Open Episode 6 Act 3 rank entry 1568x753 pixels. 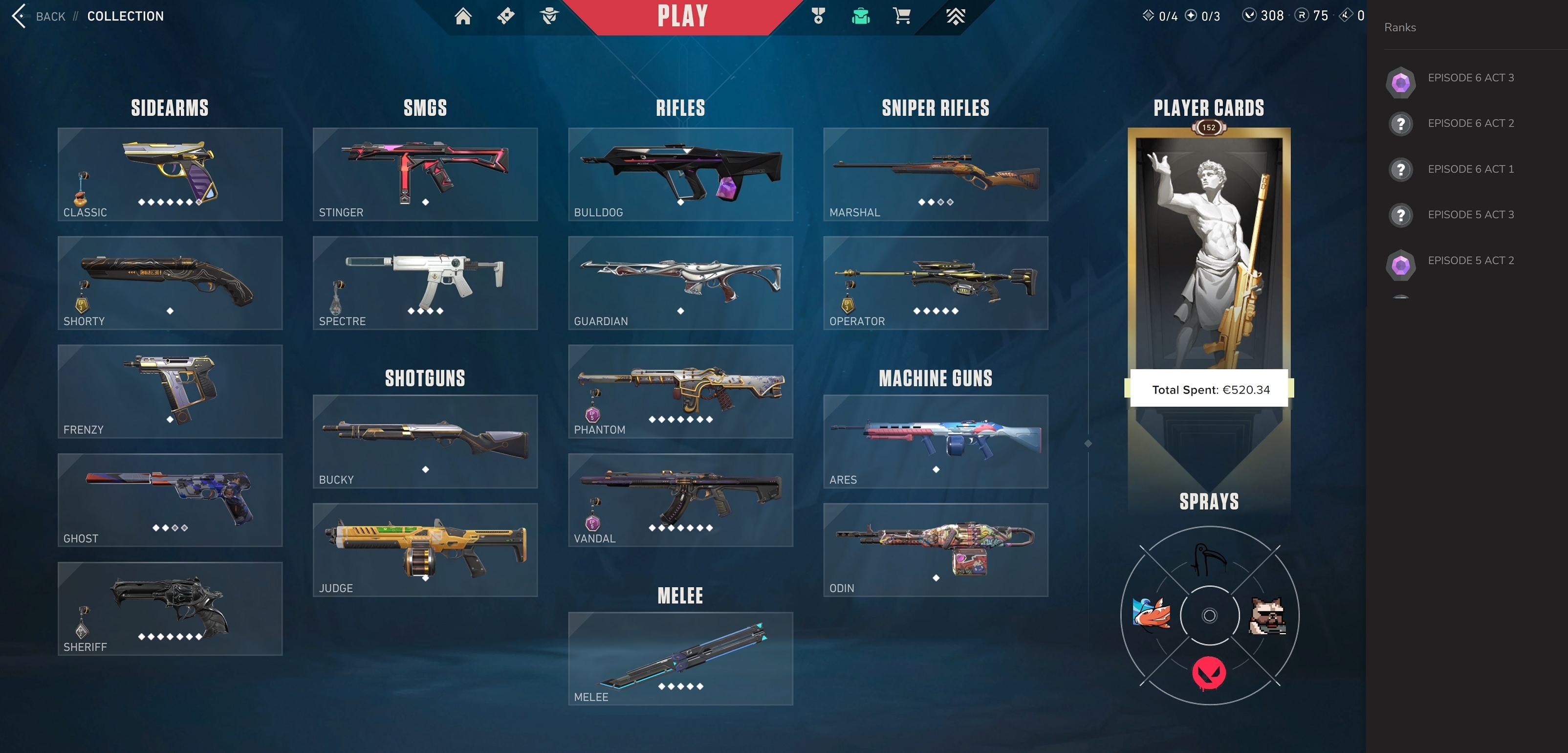pos(1470,78)
